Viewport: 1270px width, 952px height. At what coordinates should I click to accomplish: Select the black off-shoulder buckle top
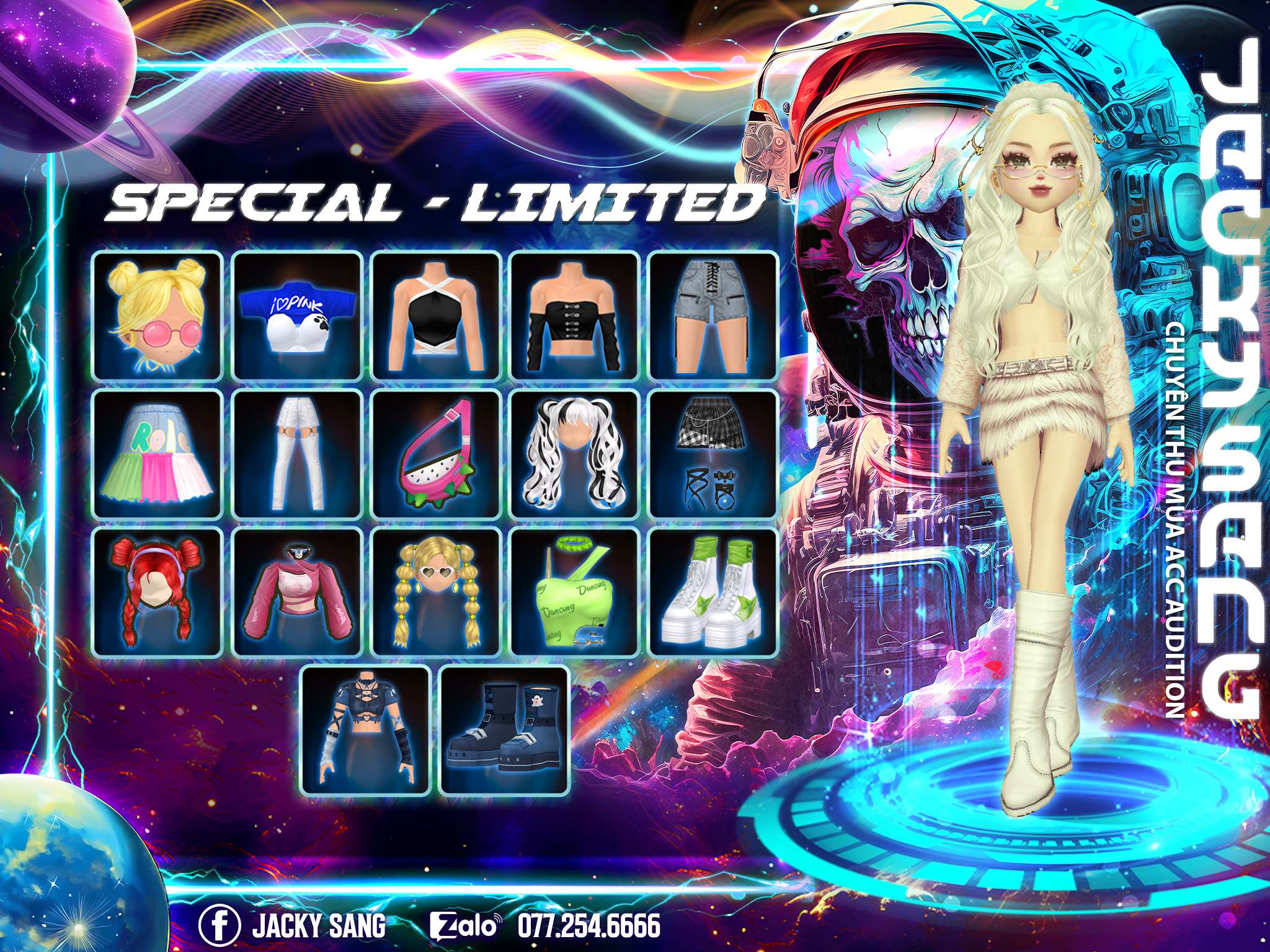[x=575, y=315]
